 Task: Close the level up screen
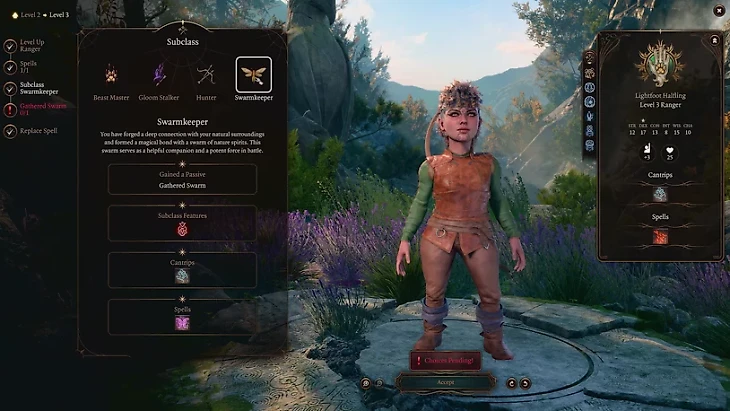[x=718, y=10]
